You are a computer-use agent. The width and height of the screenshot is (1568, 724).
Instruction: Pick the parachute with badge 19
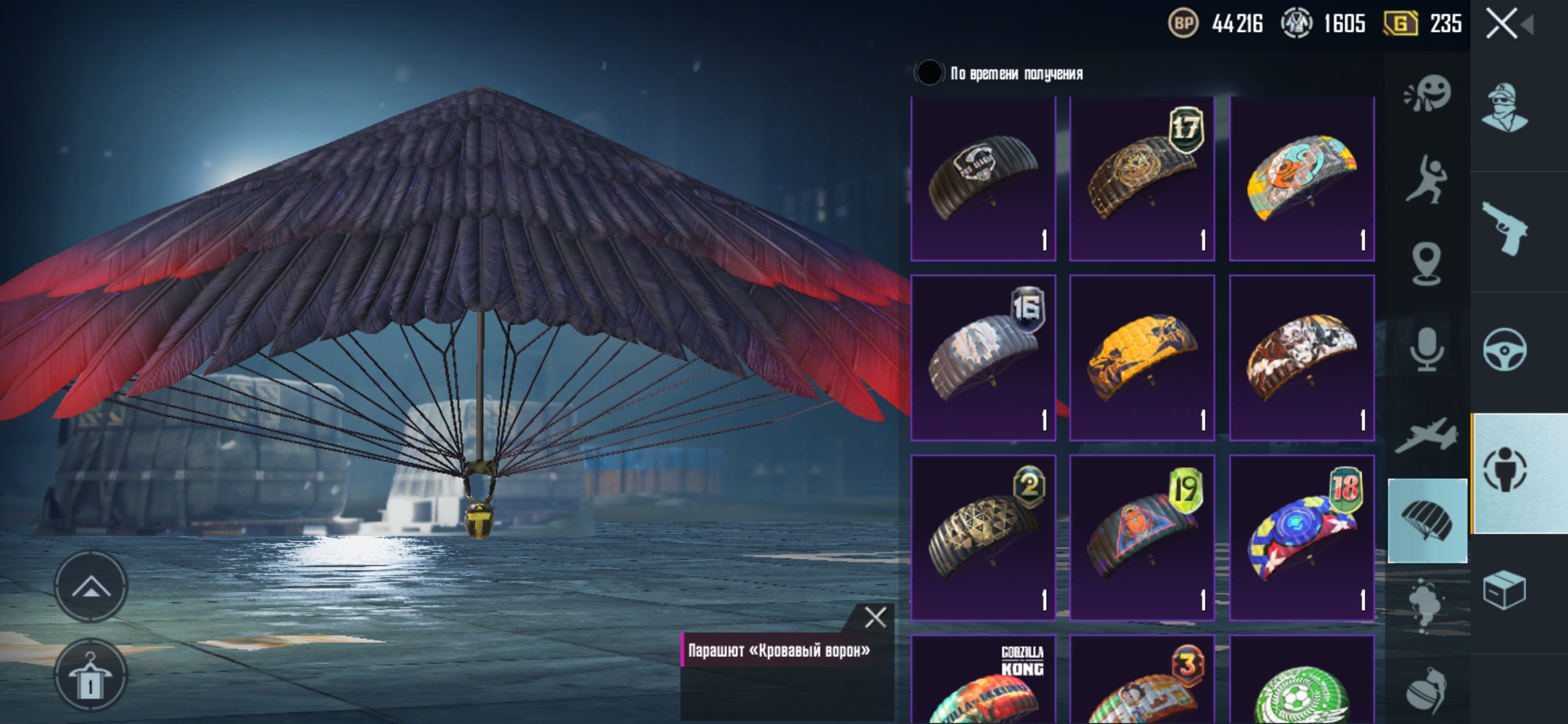[x=1142, y=538]
